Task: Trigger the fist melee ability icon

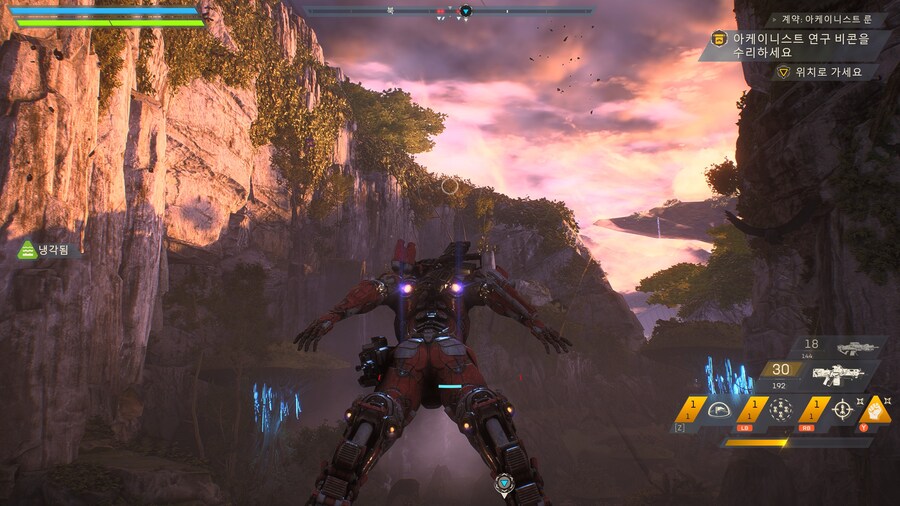Action: coord(877,408)
